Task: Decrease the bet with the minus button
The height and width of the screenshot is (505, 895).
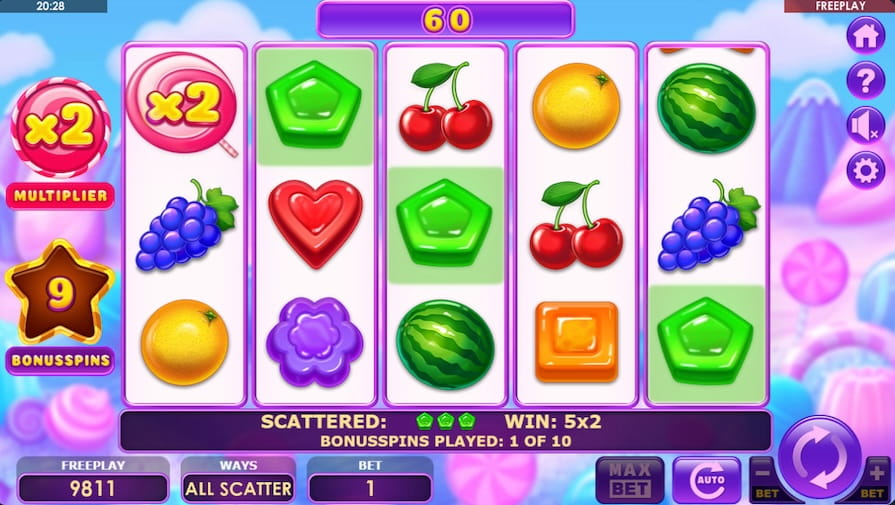Action: click(x=762, y=473)
